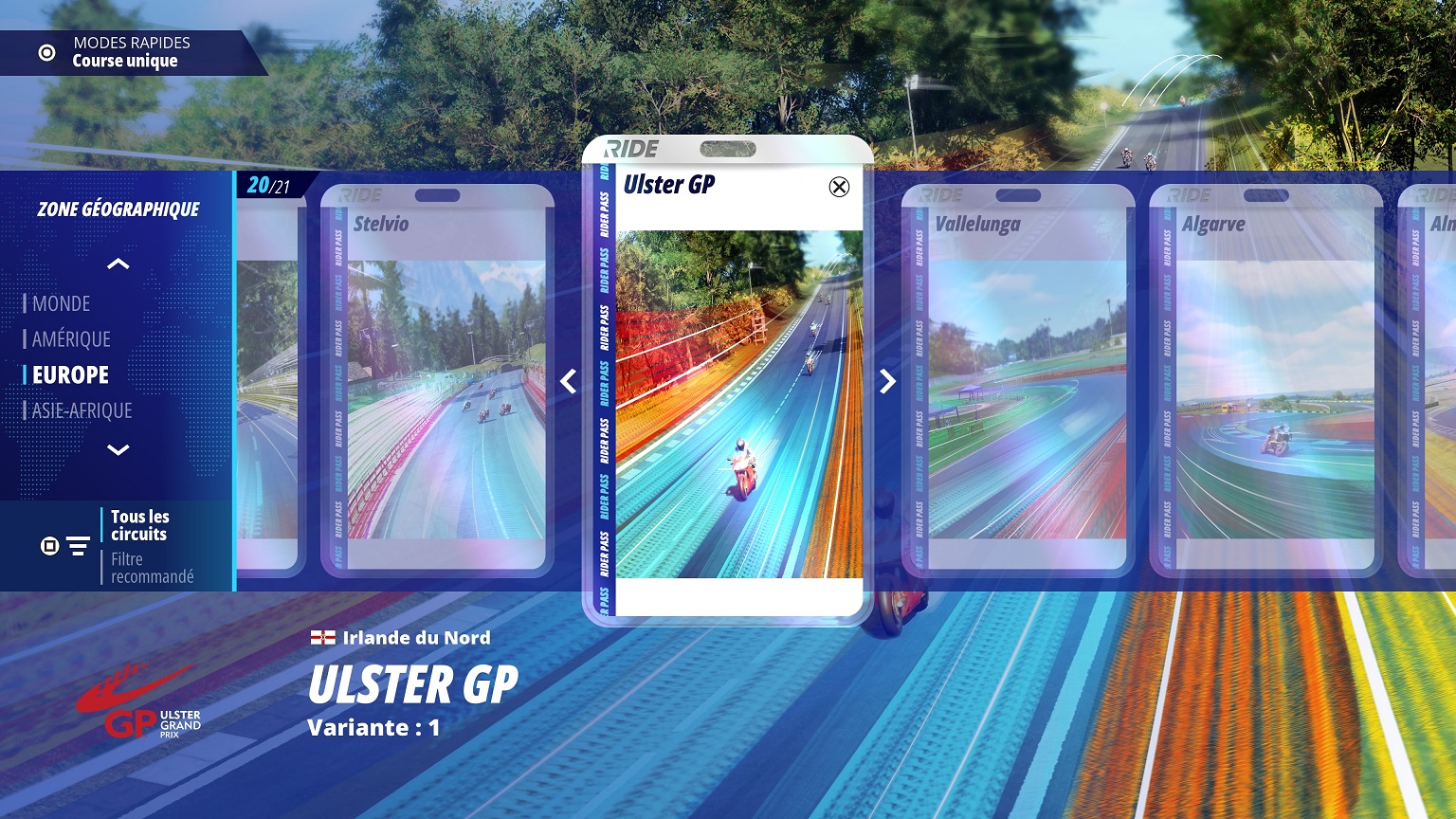Click the filter lines icon beside Tous les circuits
The width and height of the screenshot is (1456, 819).
(78, 546)
